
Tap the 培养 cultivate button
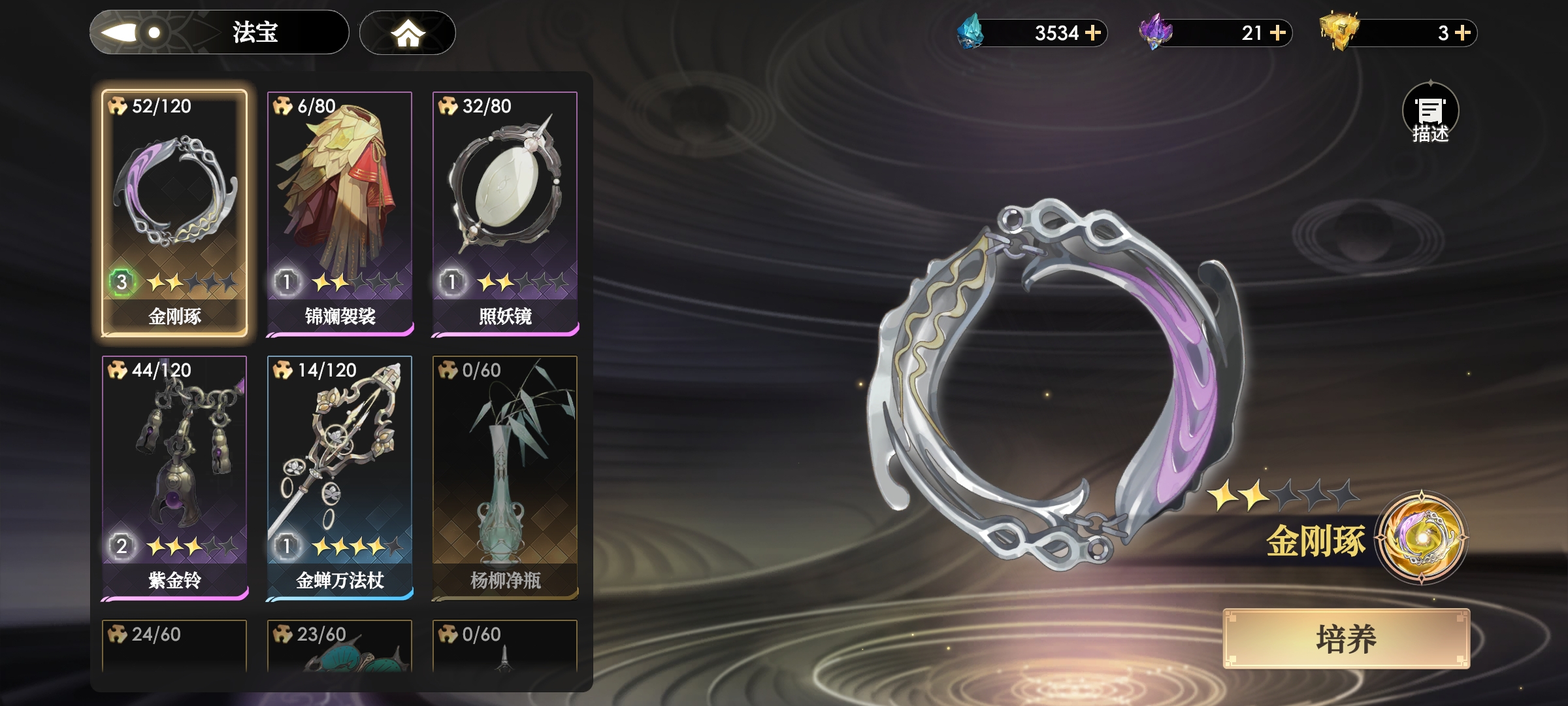click(1346, 639)
